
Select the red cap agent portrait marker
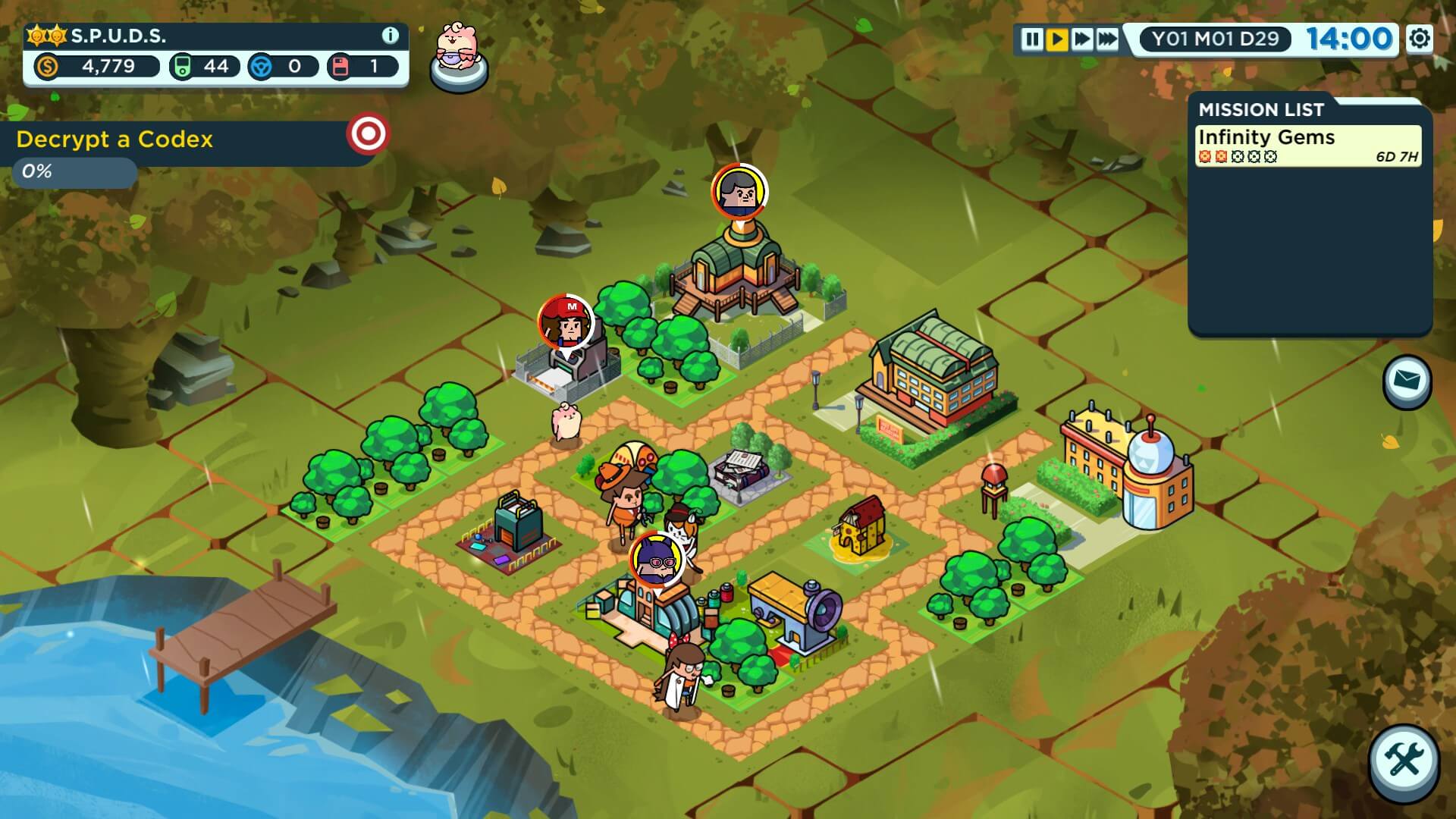click(x=566, y=322)
